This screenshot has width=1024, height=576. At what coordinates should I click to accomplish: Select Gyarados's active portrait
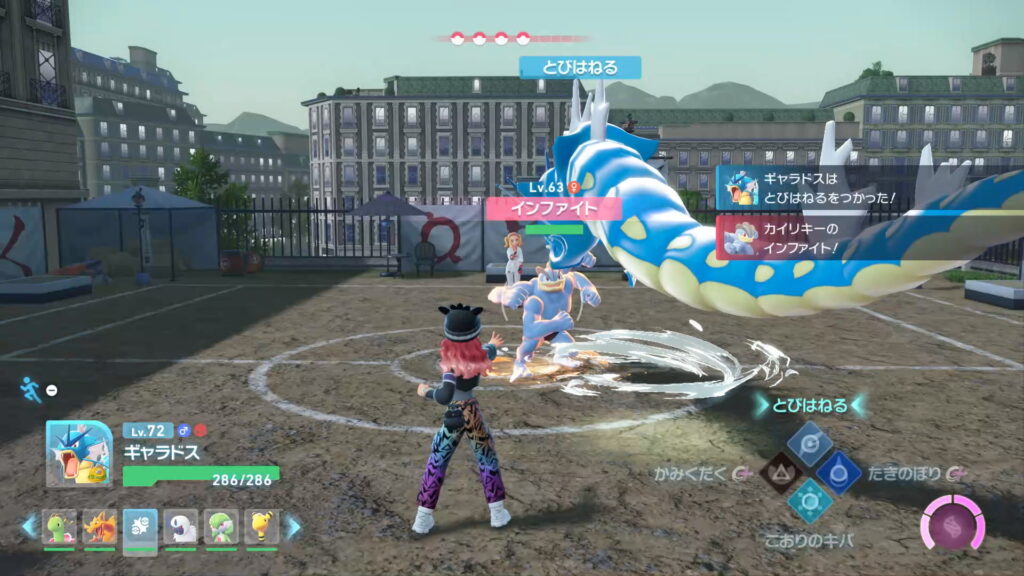79,453
